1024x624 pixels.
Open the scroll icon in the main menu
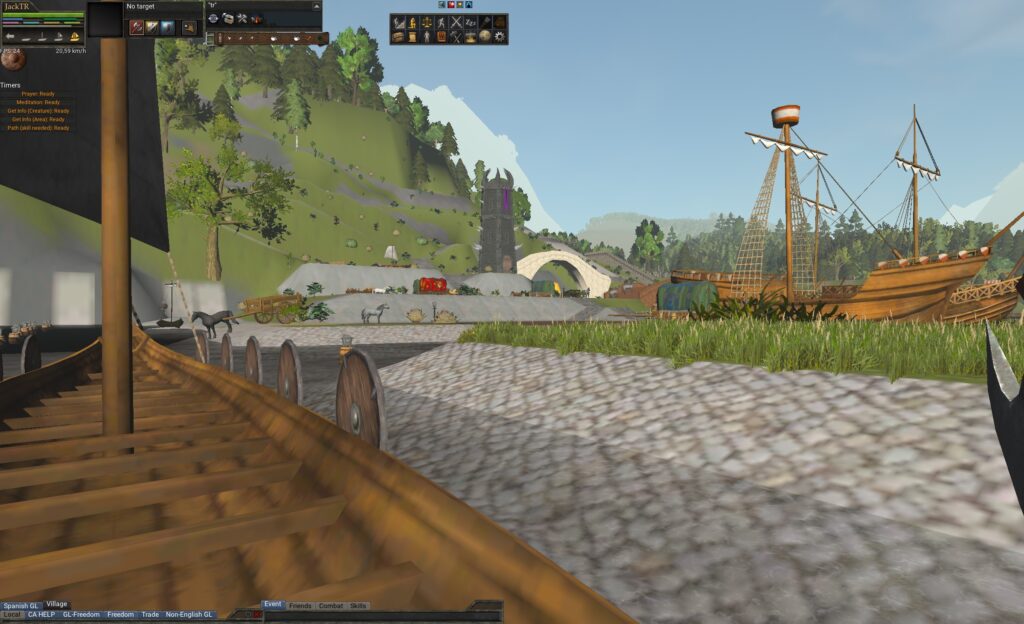tap(412, 37)
